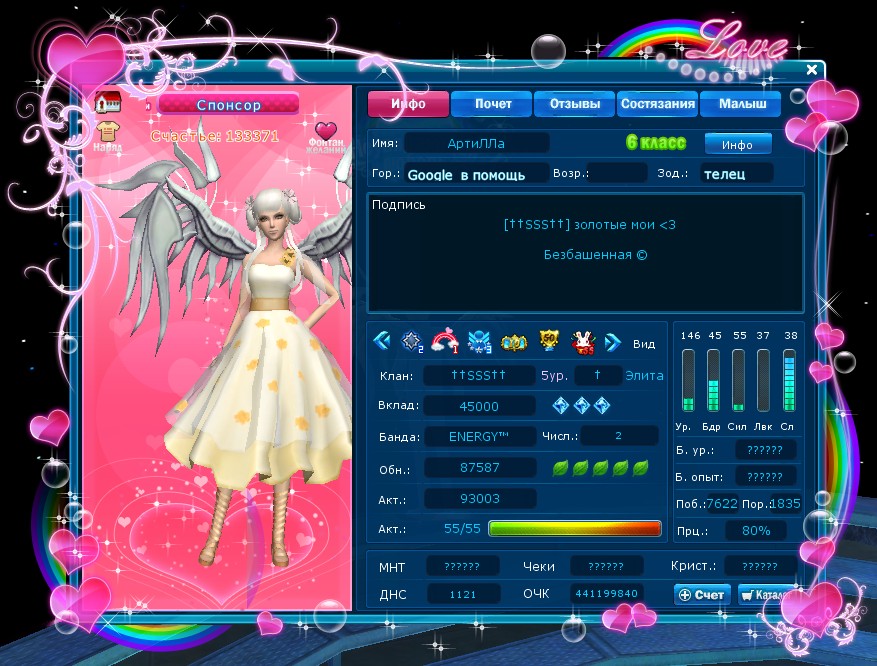Visit the player's house icon
877x666 pixels.
pos(107,102)
